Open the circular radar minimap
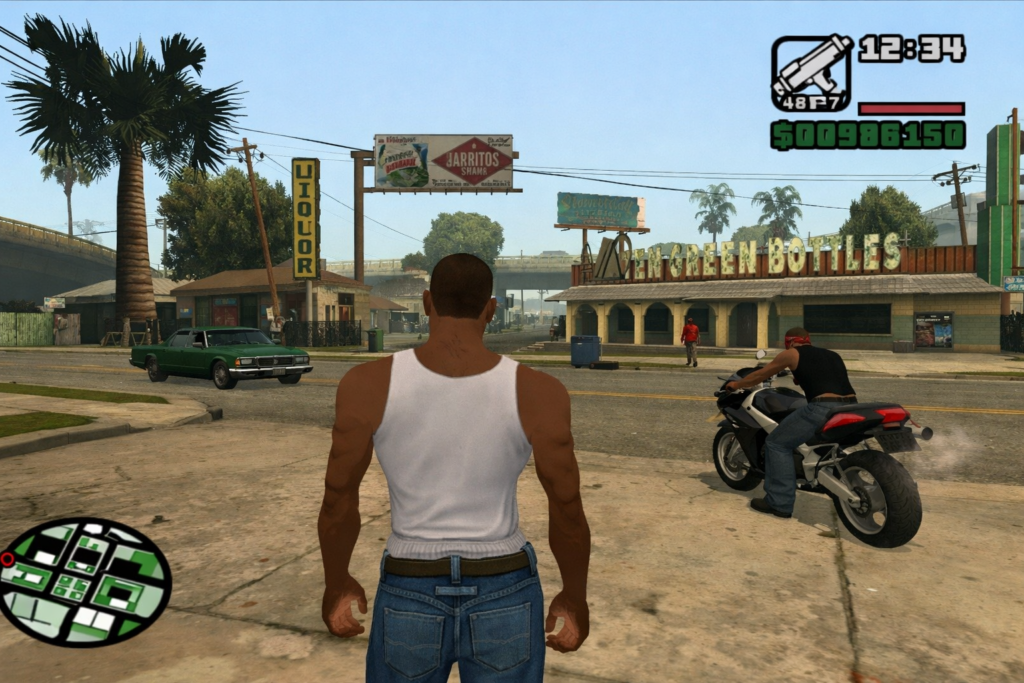This screenshot has height=683, width=1024. click(x=85, y=581)
